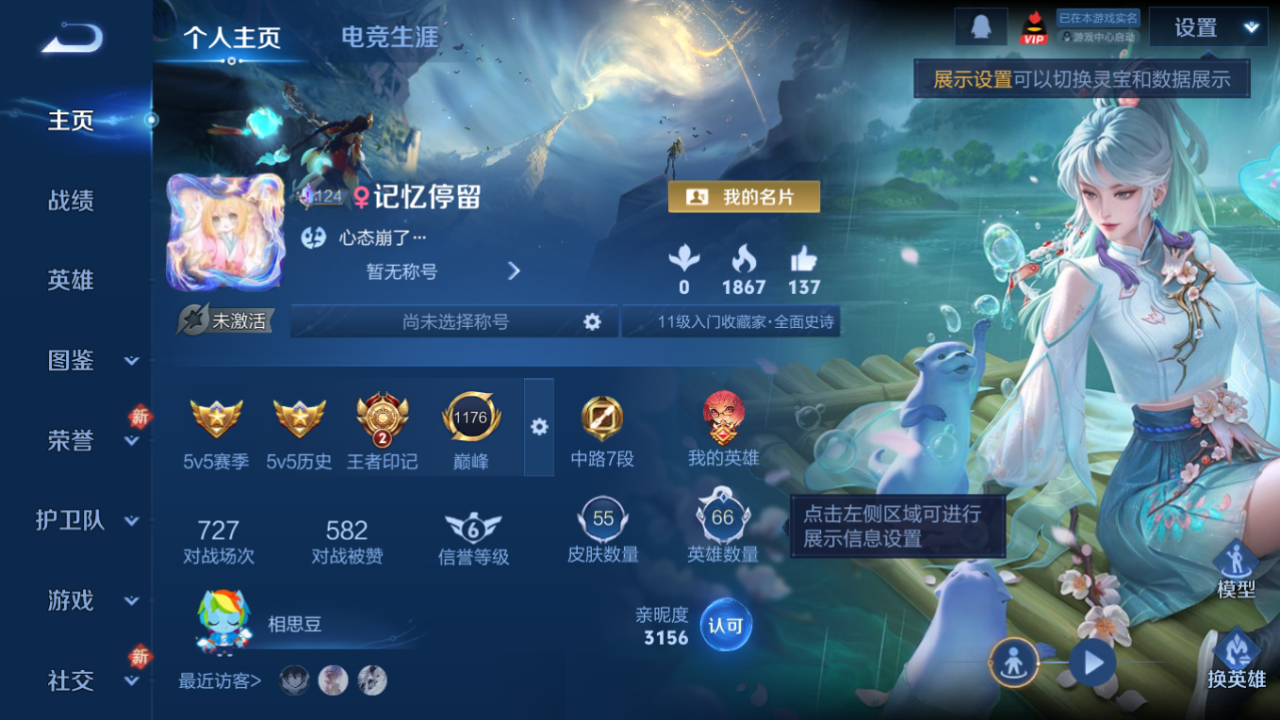Toggle the spectator figure icon near play button
1280x720 pixels.
coord(1013,663)
